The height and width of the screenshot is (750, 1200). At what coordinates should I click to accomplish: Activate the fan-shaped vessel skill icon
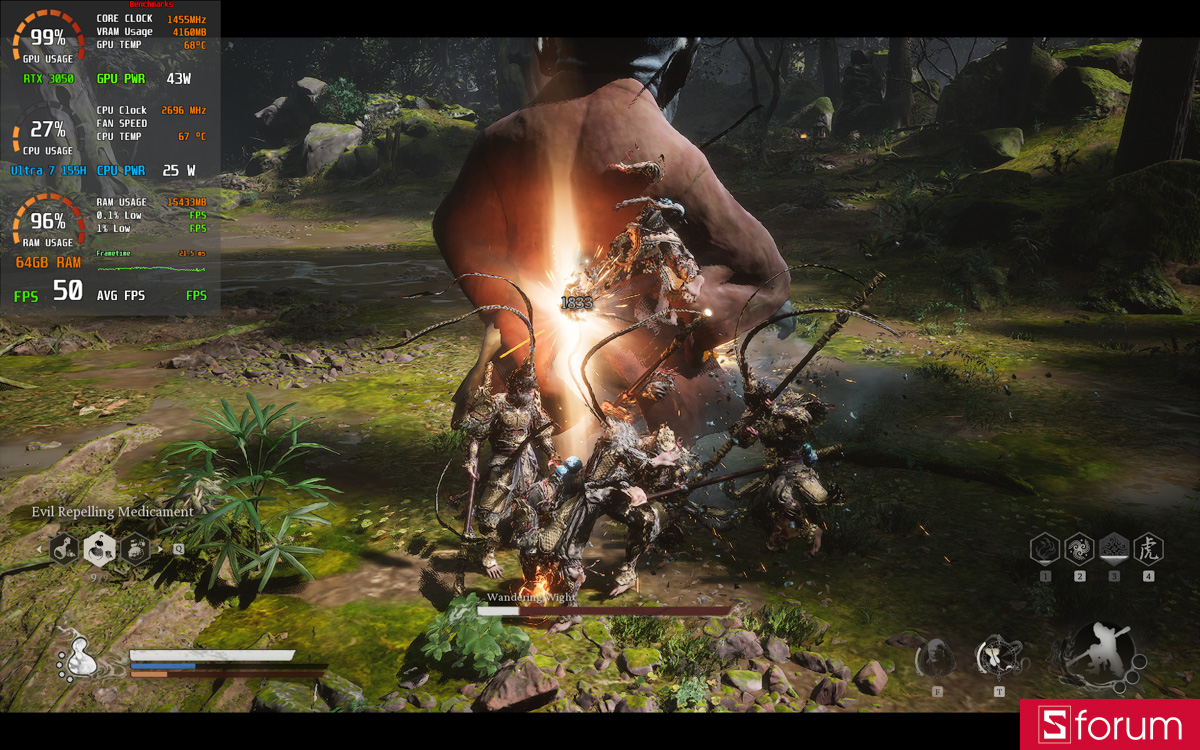997,657
